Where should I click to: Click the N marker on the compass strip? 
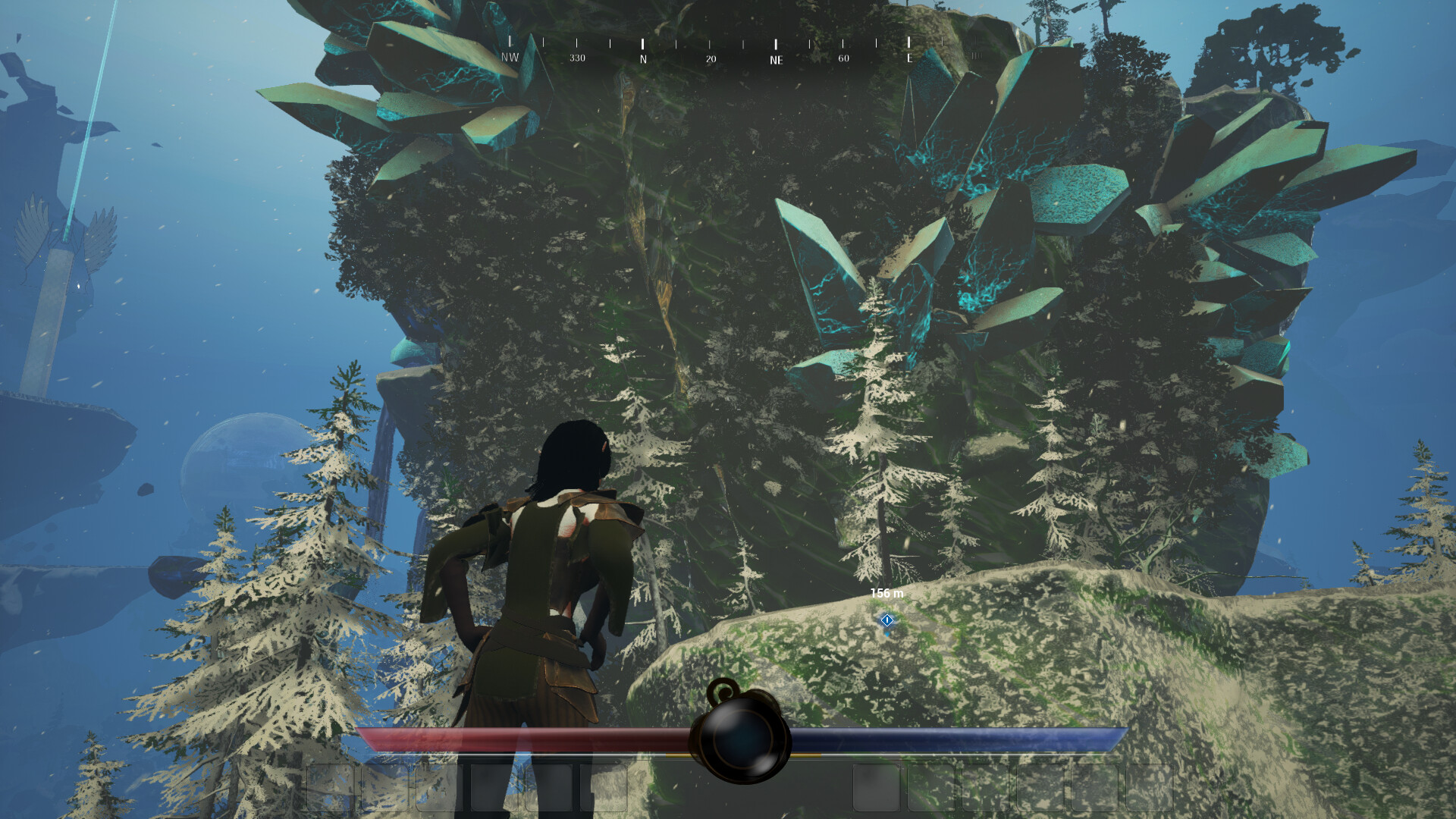point(642,53)
